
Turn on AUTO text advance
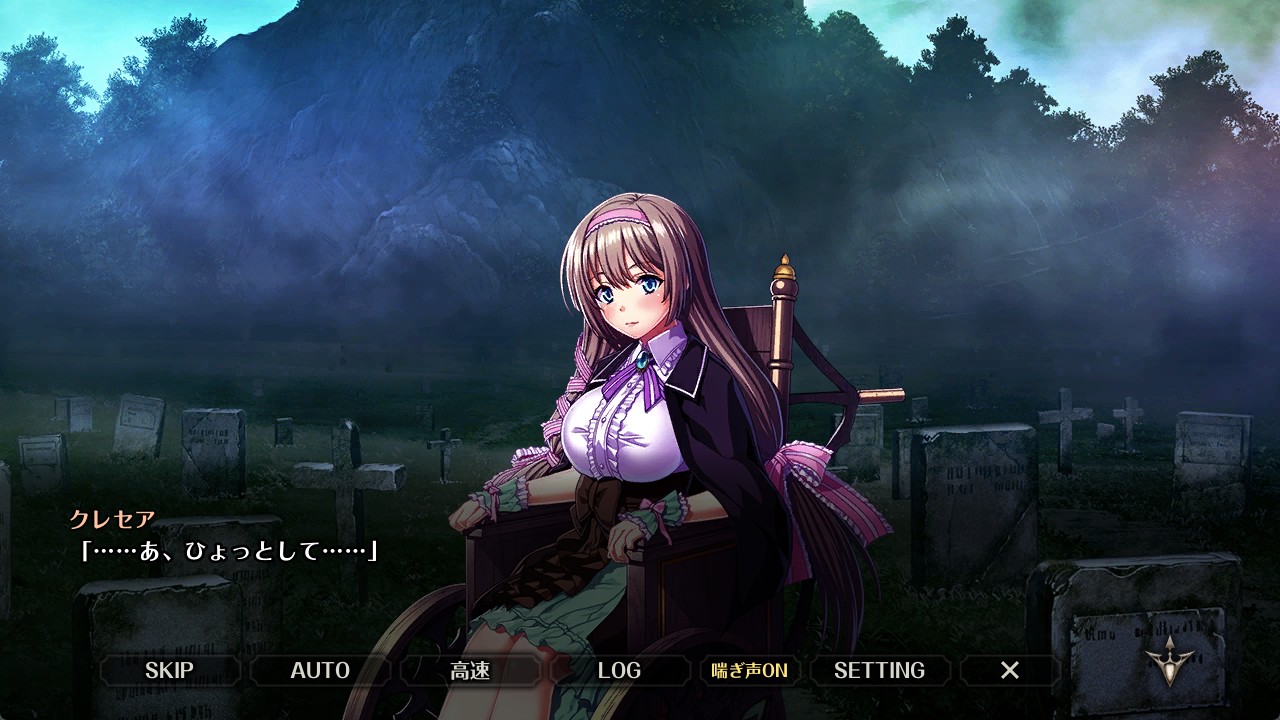(320, 670)
